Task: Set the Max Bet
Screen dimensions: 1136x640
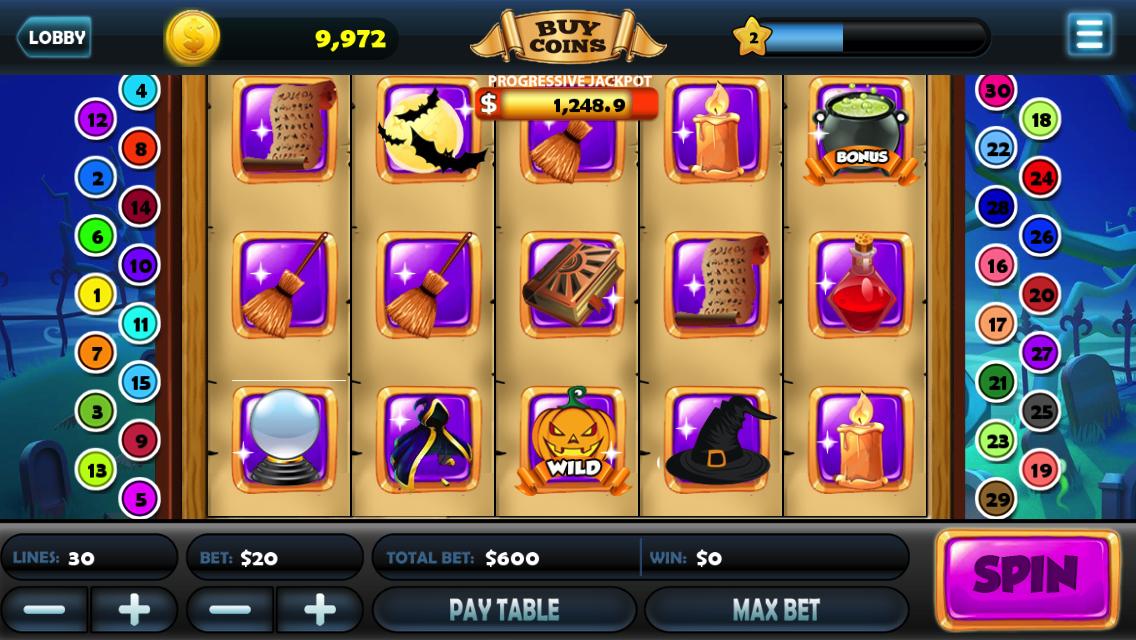Action: [x=776, y=609]
